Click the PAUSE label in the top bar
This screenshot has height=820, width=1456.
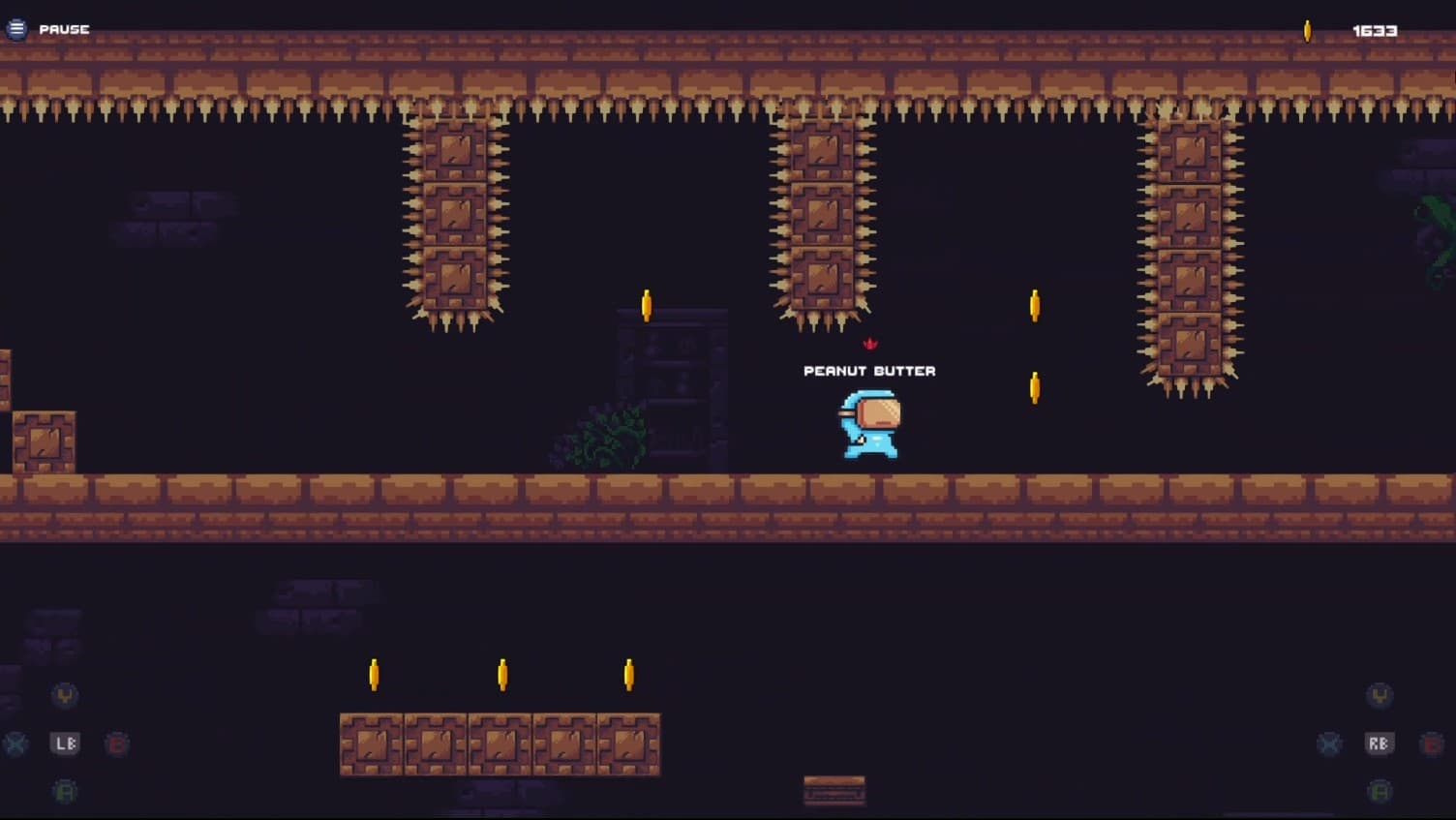coord(63,29)
